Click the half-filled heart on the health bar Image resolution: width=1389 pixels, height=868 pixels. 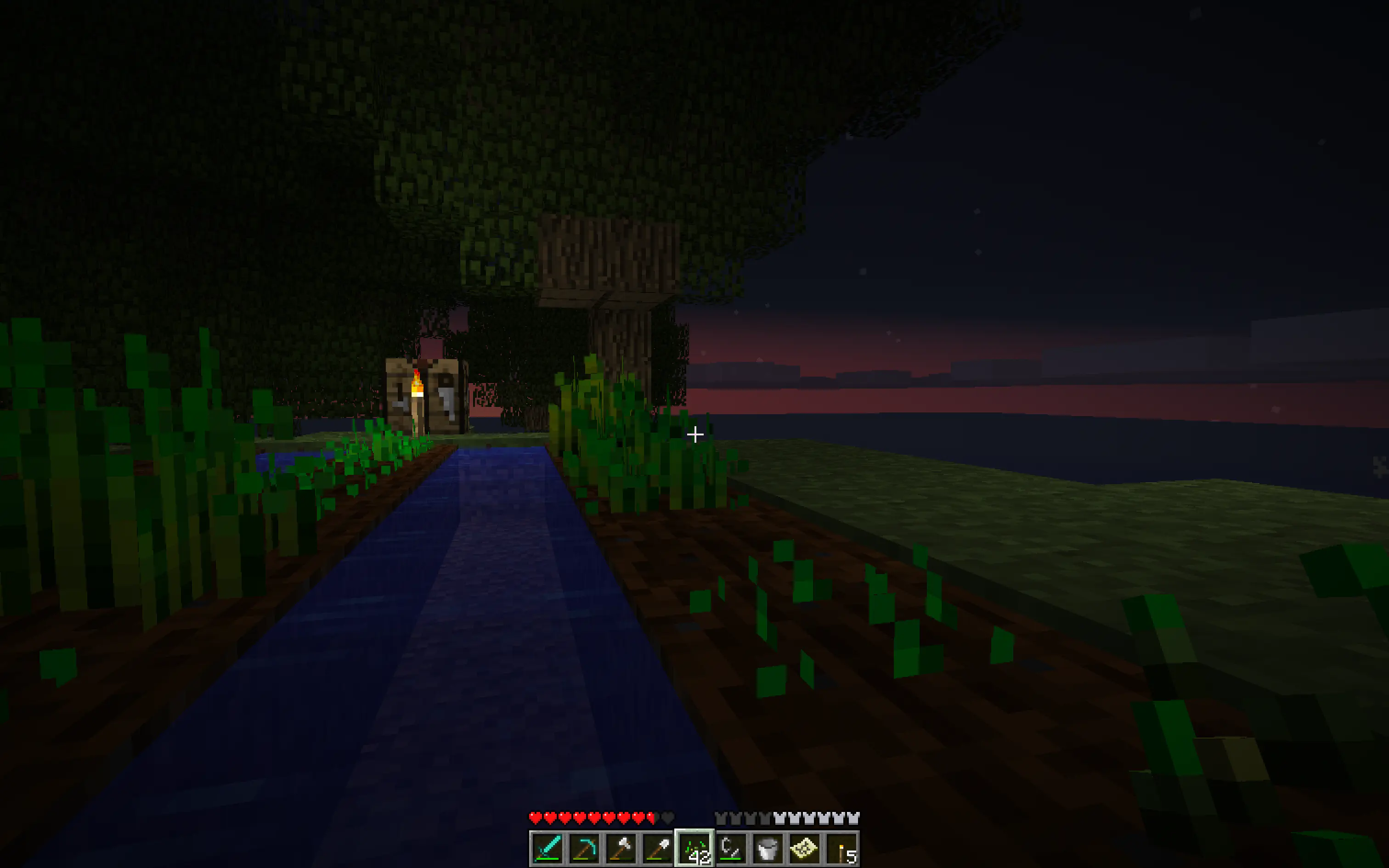(650, 818)
